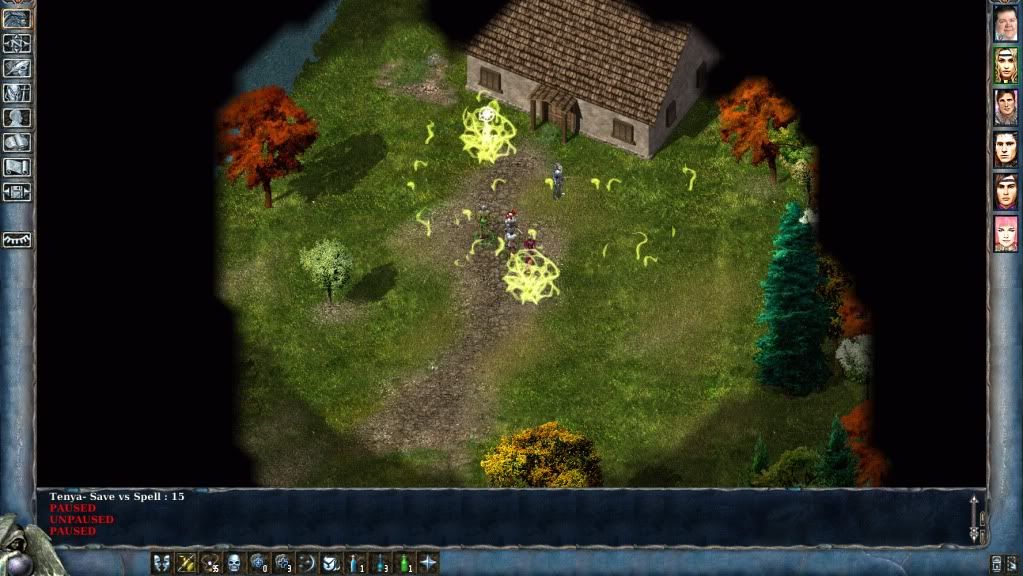Use the light blue potion quick item
1023x576 pixels.
355,563
